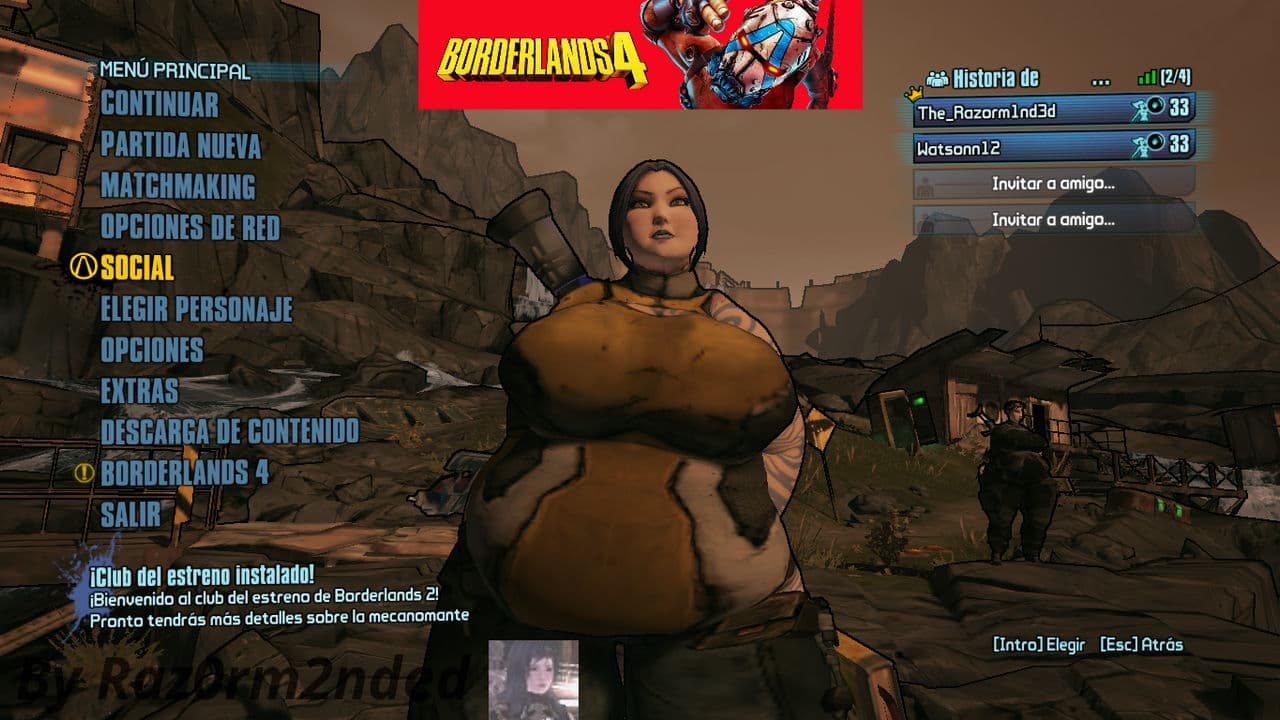Open Opciones de Red
This screenshot has height=720, width=1280.
point(189,227)
